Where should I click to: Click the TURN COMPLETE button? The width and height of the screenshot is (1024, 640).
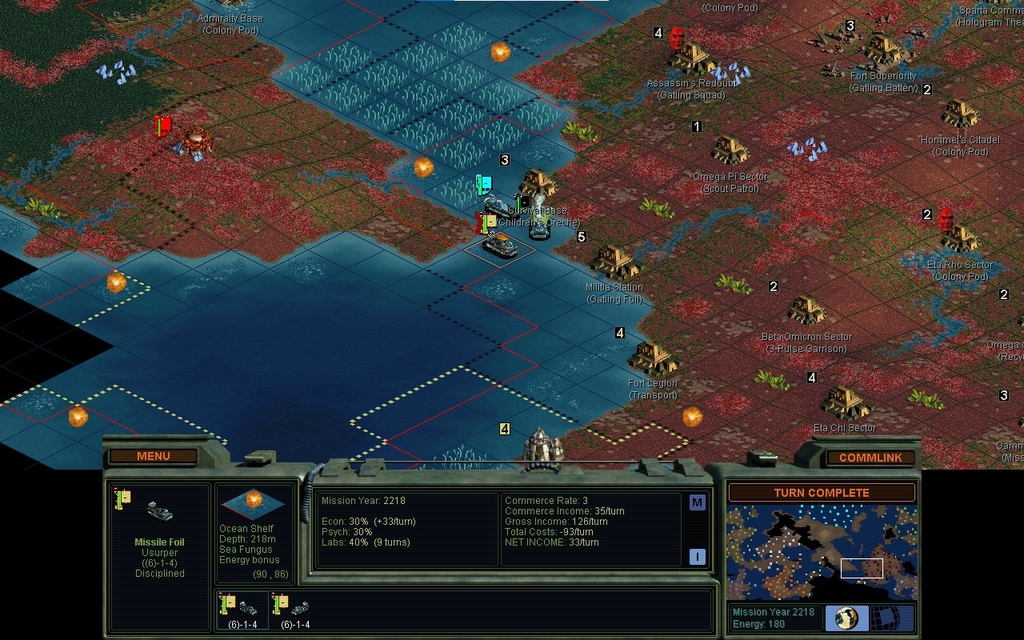tap(821, 493)
